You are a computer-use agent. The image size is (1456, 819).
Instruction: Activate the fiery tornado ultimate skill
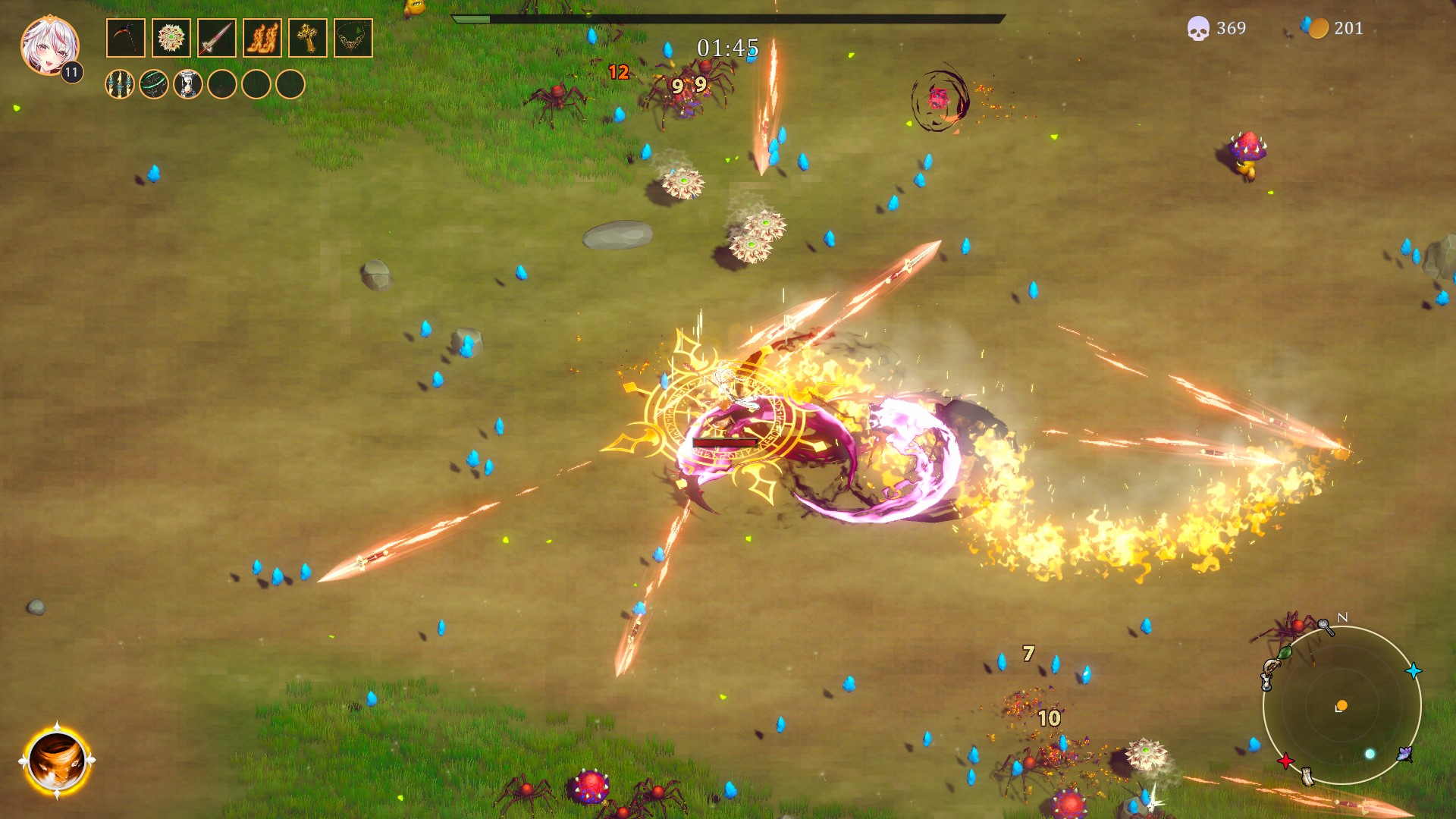tap(57, 761)
